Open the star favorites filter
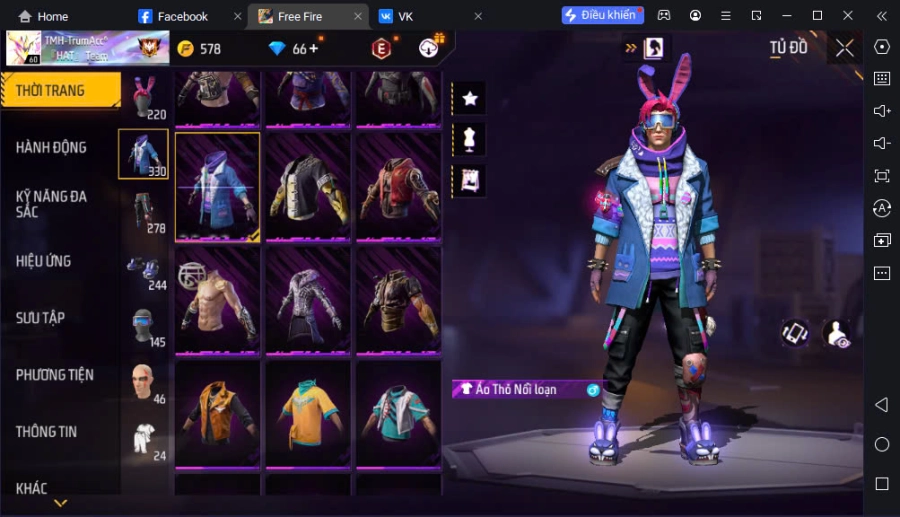 click(x=469, y=98)
